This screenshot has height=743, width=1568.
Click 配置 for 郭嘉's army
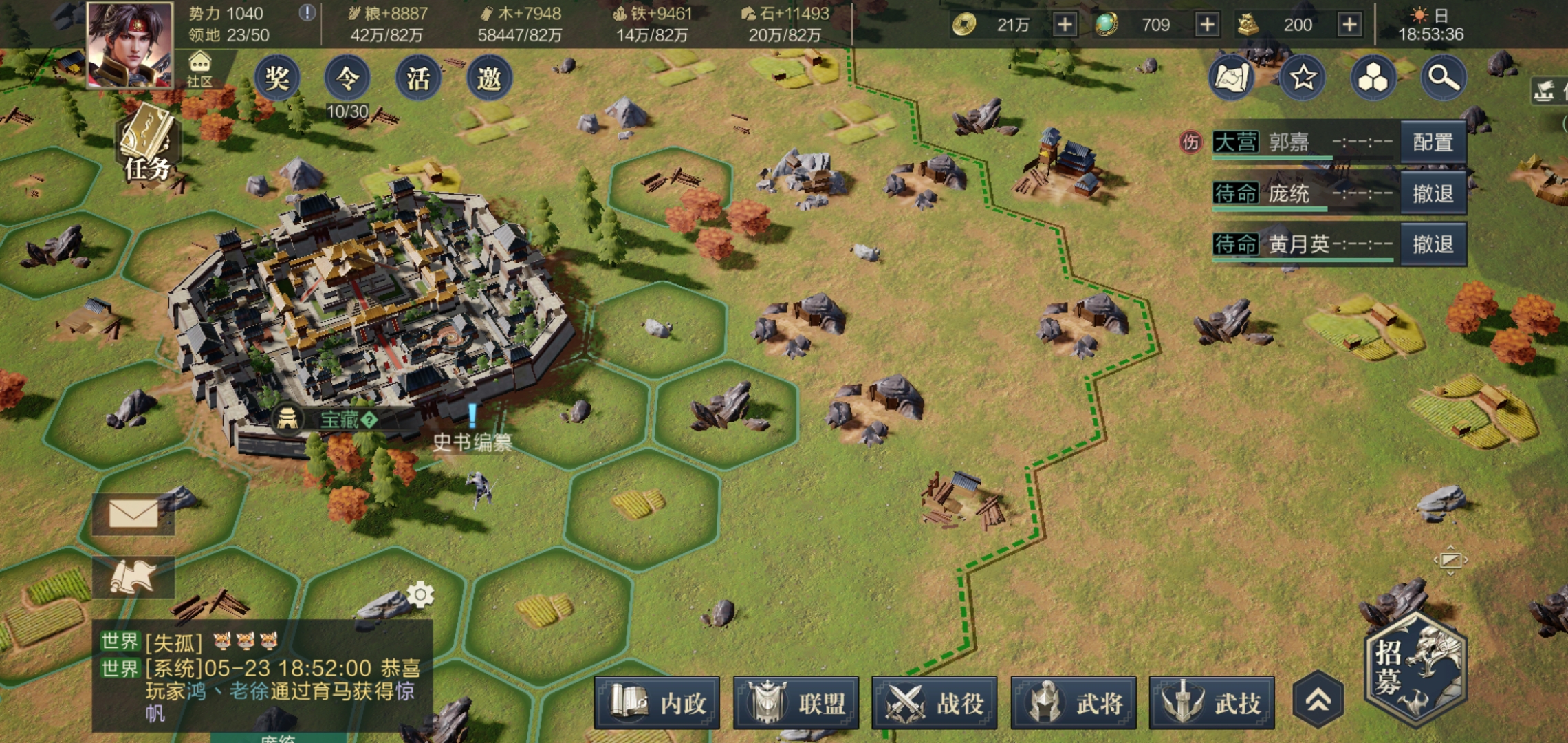[x=1433, y=142]
